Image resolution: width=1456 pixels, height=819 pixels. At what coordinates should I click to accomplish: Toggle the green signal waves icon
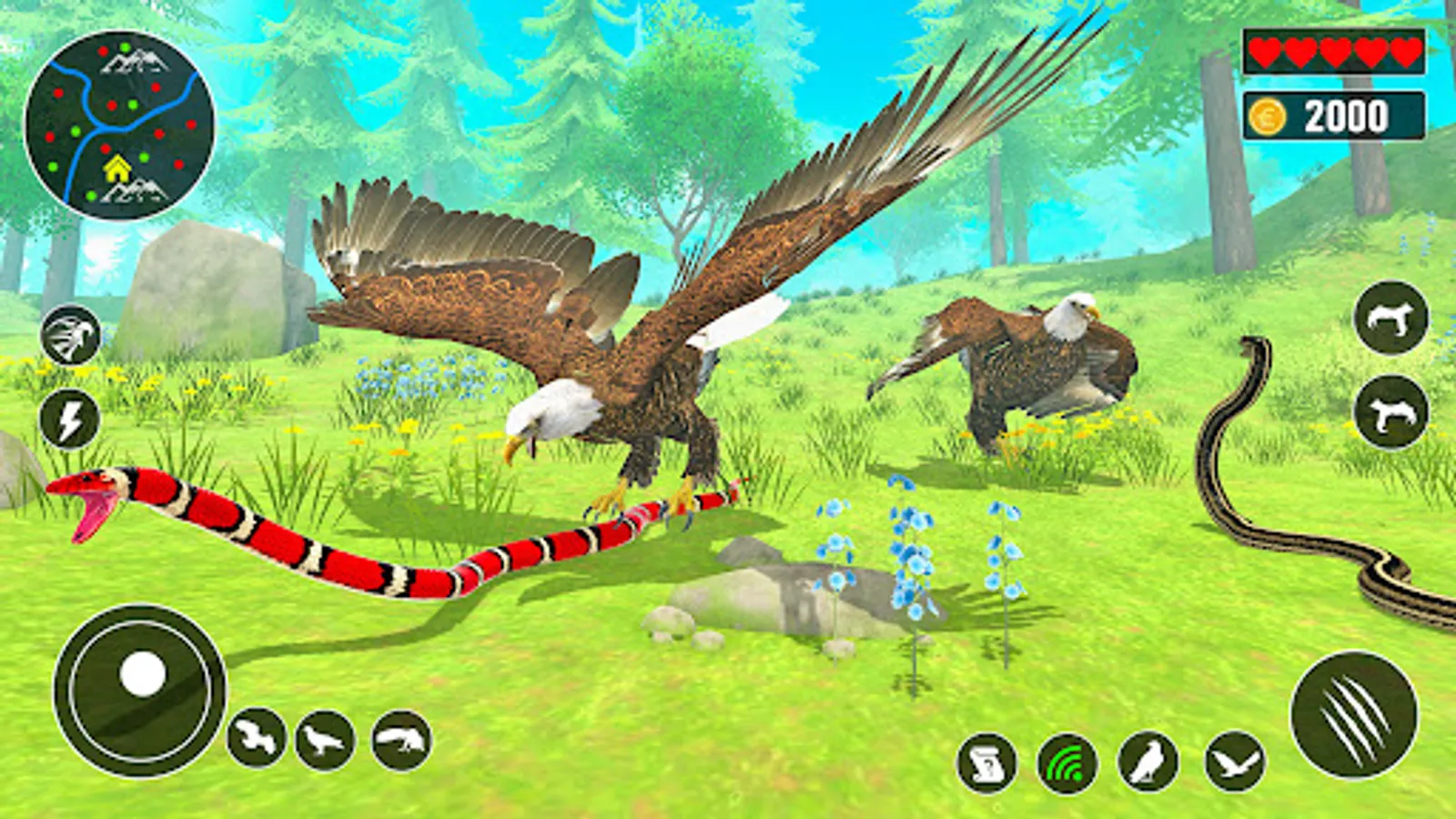pos(1067,763)
